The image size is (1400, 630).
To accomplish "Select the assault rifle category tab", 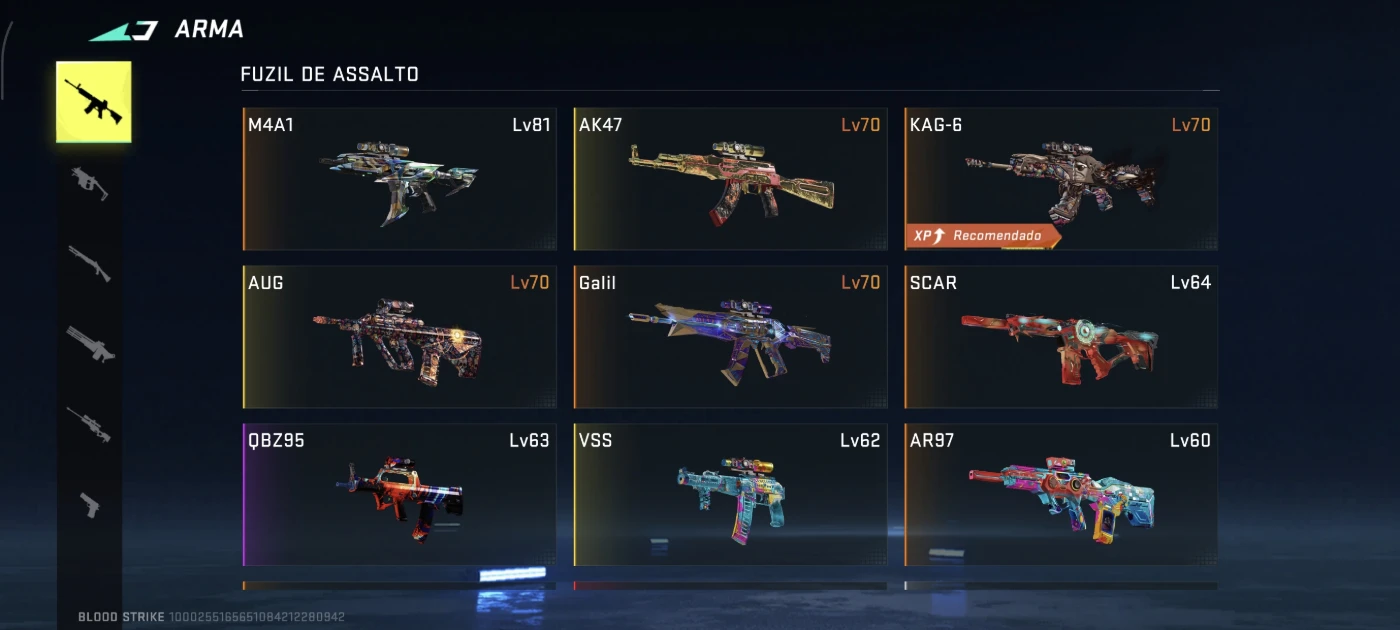I will pyautogui.click(x=93, y=102).
